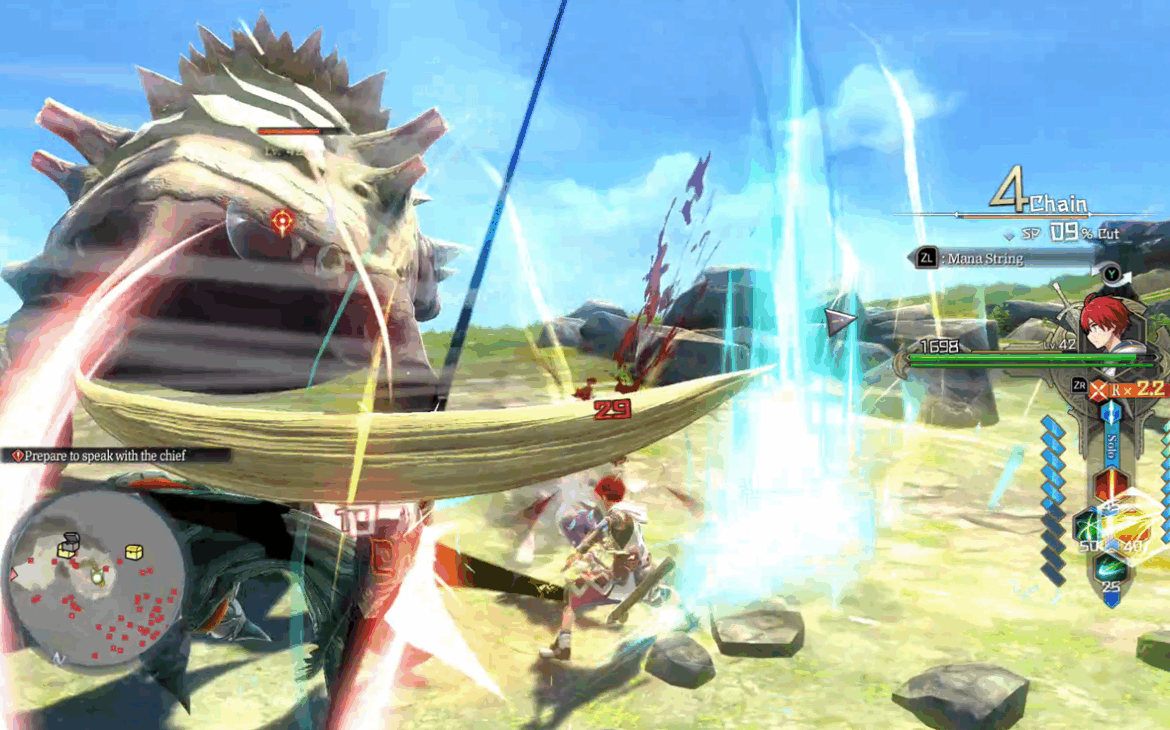Activate the red hexagon skill icon
Screen dimensions: 1170x730
click(1111, 485)
